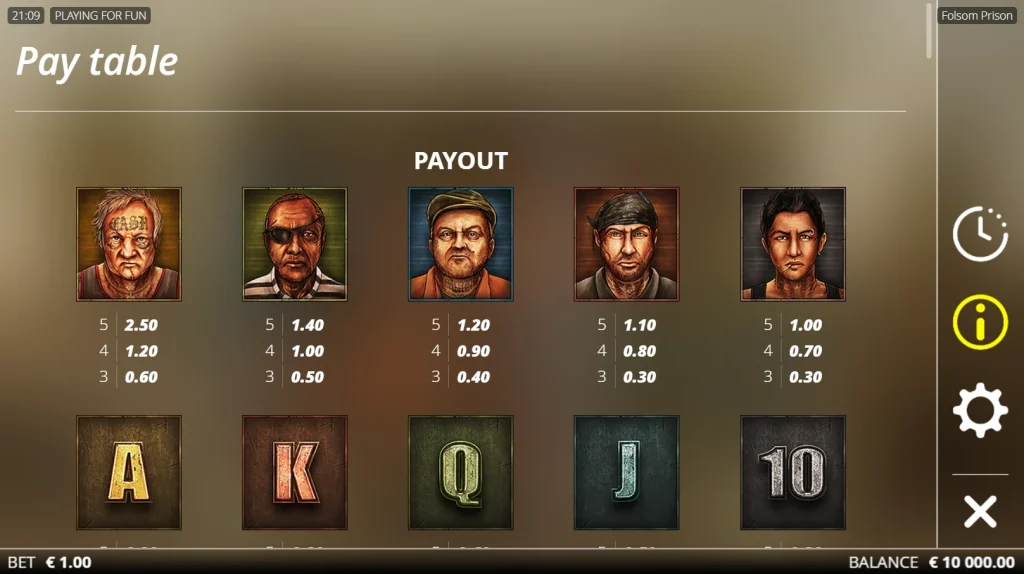Close the pay table with the X button
This screenshot has height=574, width=1024.
click(x=980, y=511)
